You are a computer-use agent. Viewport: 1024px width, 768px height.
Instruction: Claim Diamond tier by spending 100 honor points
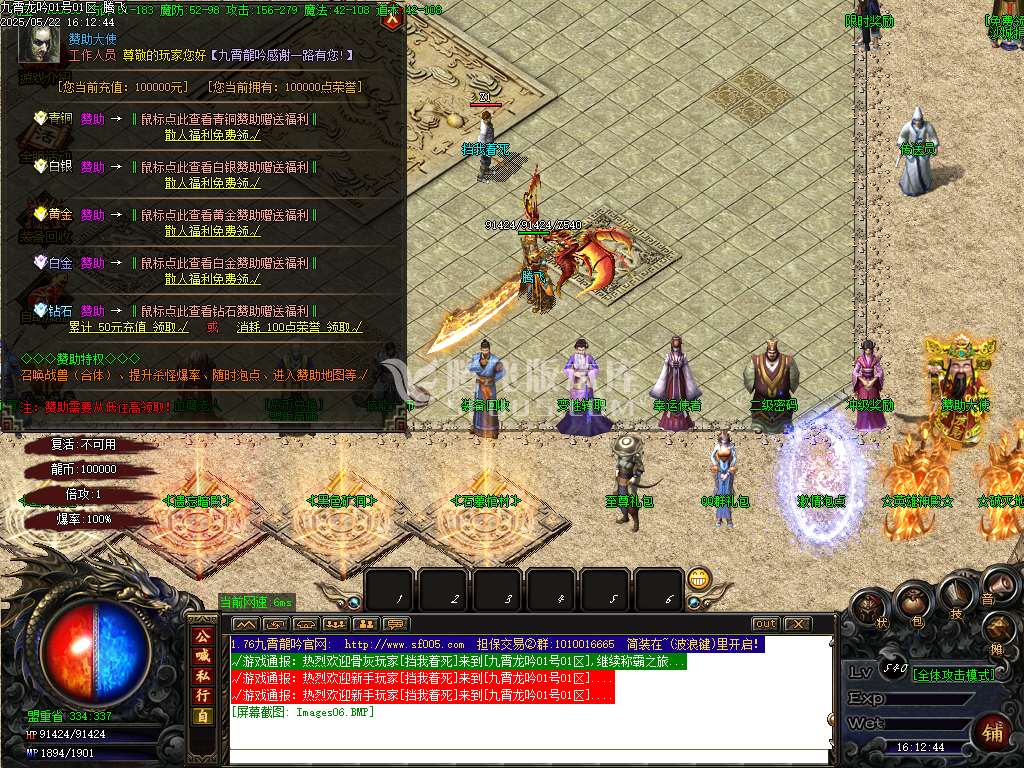point(299,327)
